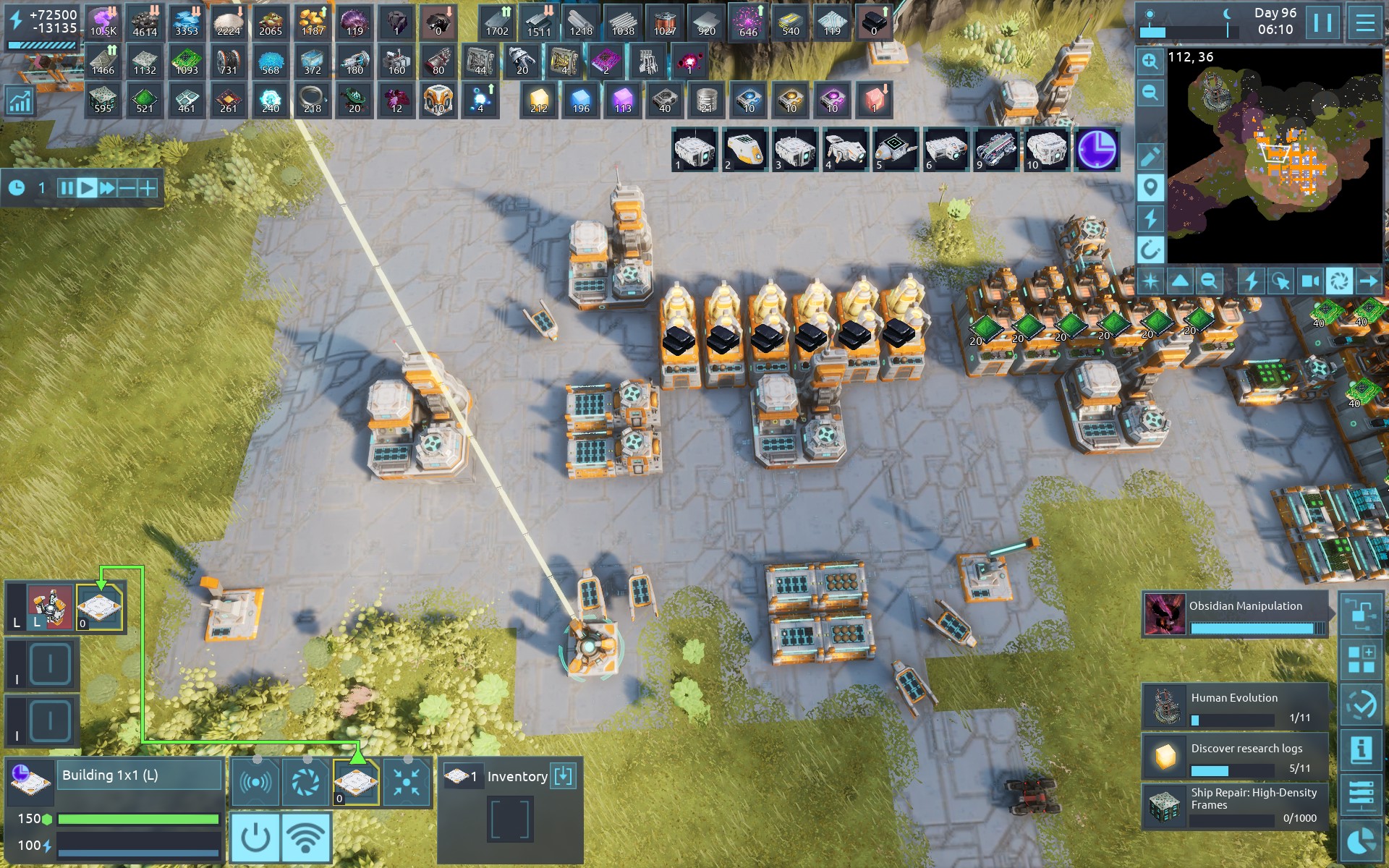This screenshot has width=1389, height=868.
Task: Open the Inventory transfer button
Action: 563,776
